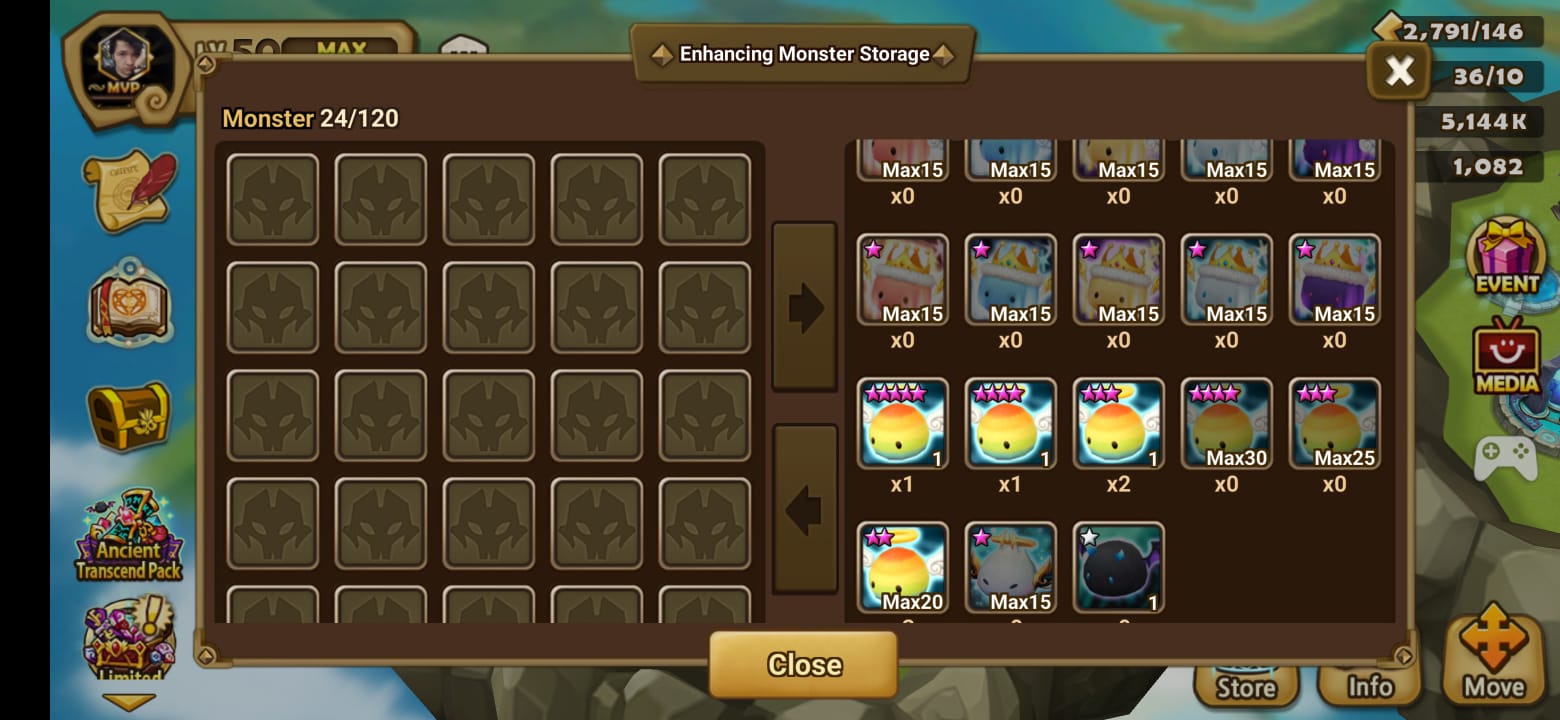Image resolution: width=1560 pixels, height=720 pixels.
Task: Choose the Max25 Rainbowmon slot
Action: [x=1334, y=424]
